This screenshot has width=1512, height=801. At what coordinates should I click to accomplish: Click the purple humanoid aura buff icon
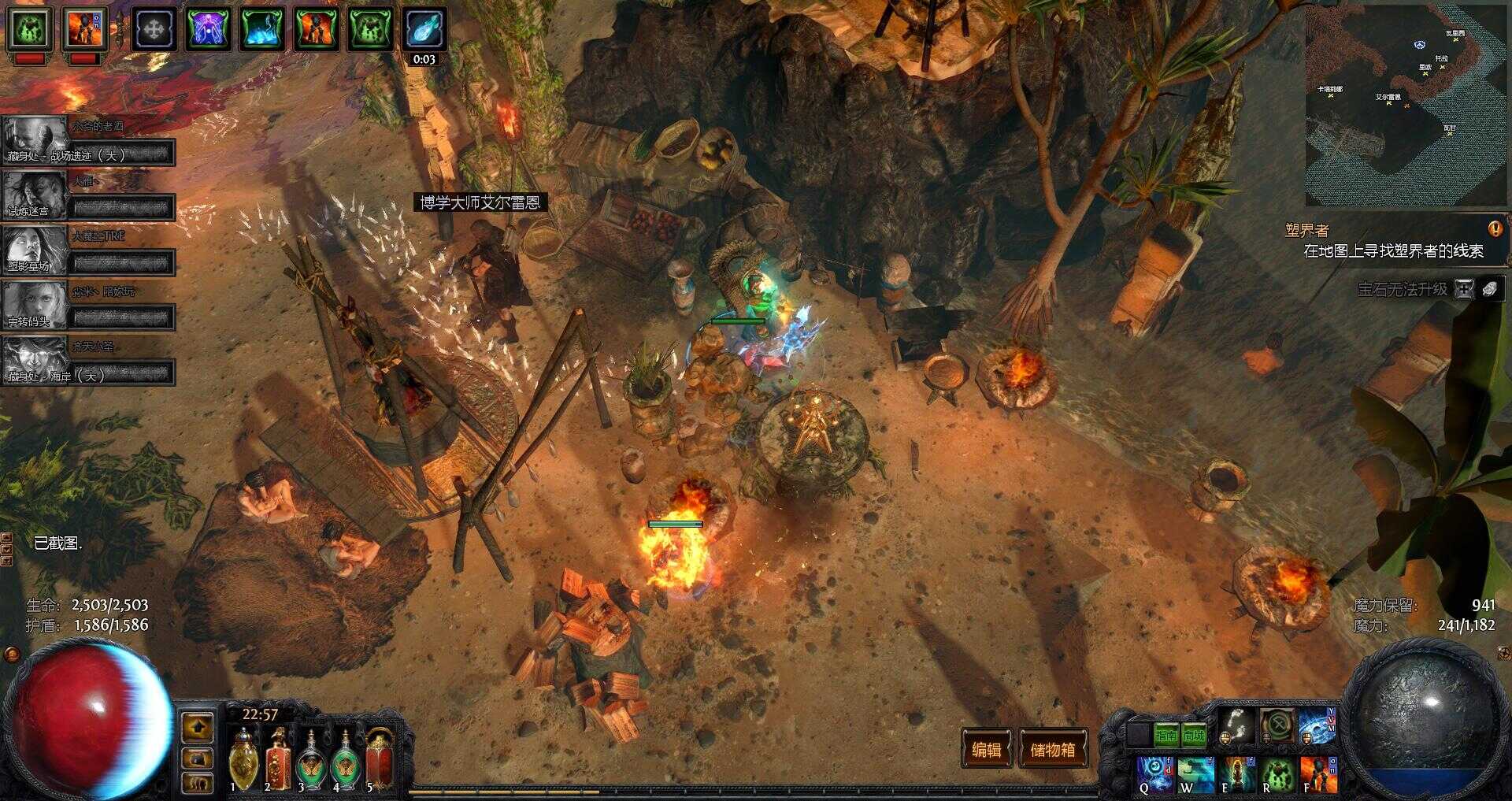[208, 29]
